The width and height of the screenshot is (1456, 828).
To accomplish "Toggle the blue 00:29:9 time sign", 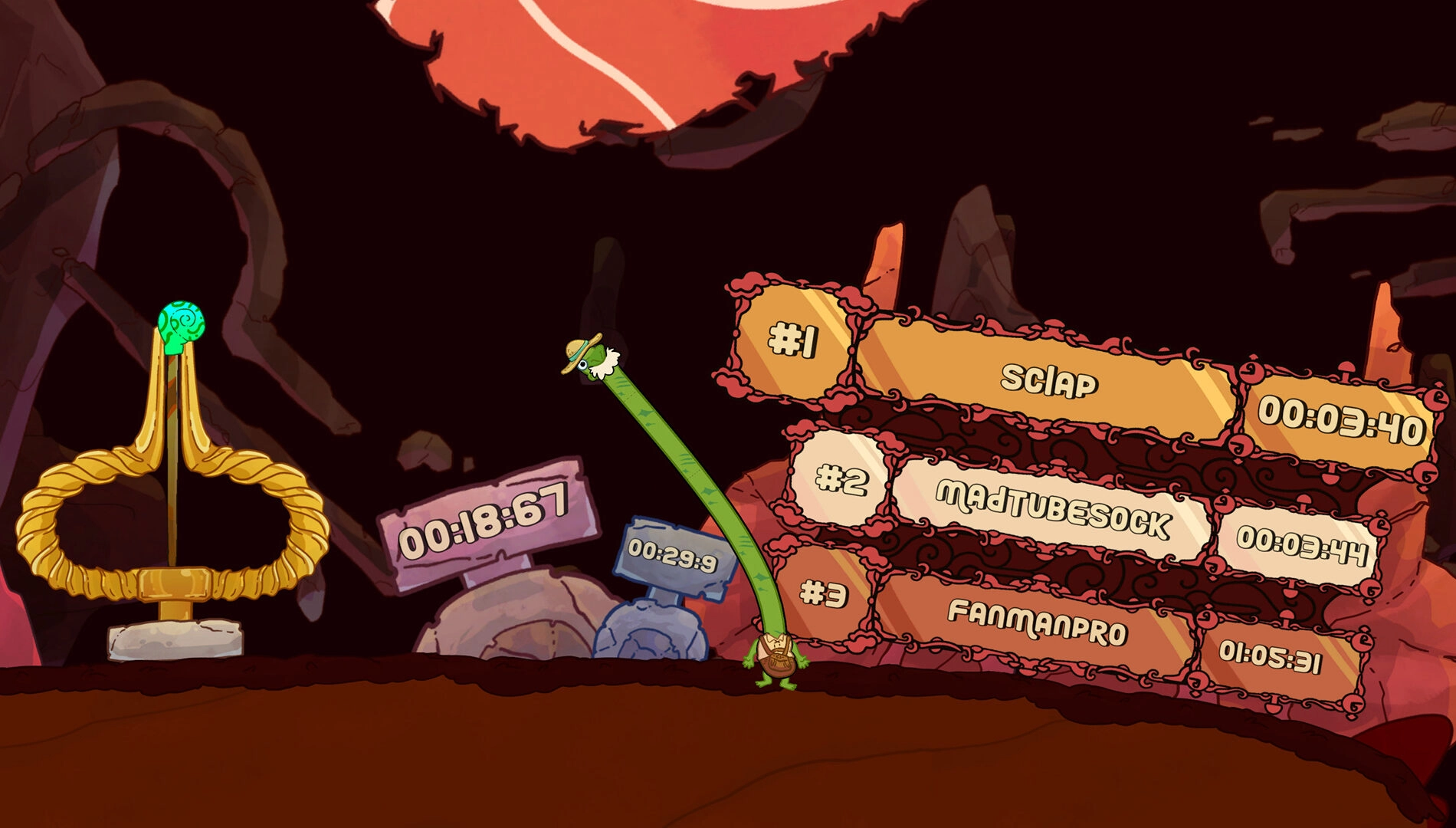I will click(x=671, y=554).
